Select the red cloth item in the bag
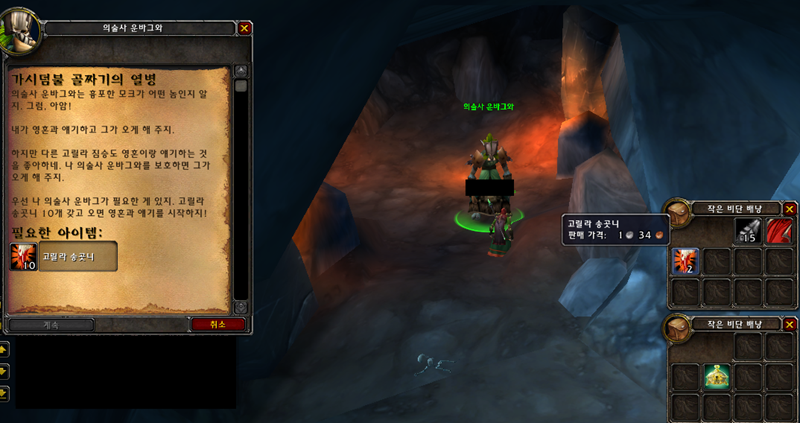This screenshot has width=800, height=423. point(779,231)
